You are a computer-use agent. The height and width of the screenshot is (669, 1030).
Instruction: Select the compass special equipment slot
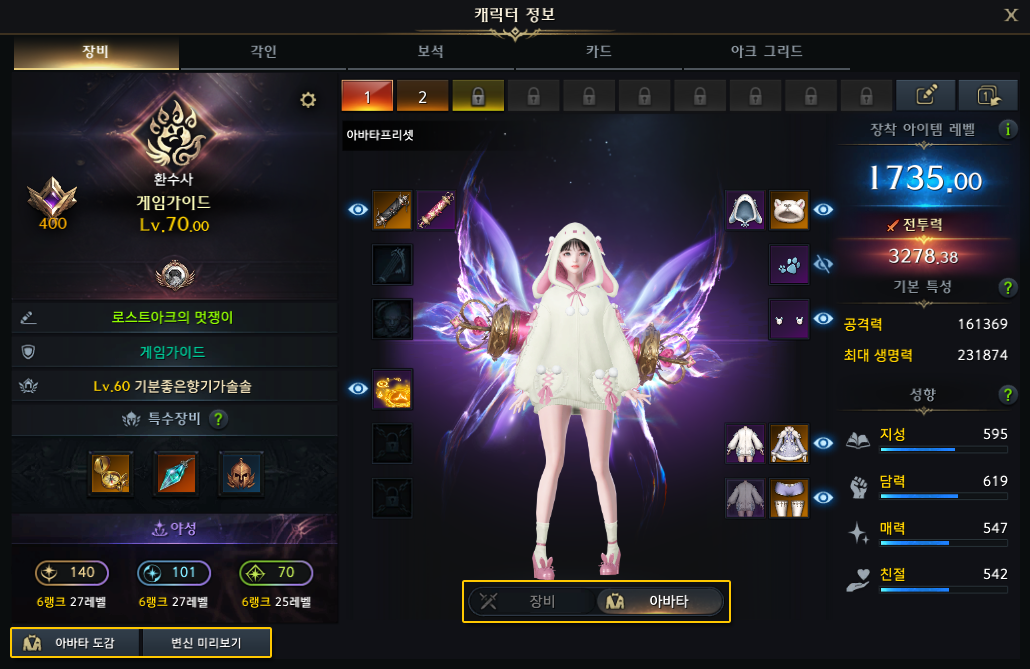pyautogui.click(x=110, y=472)
